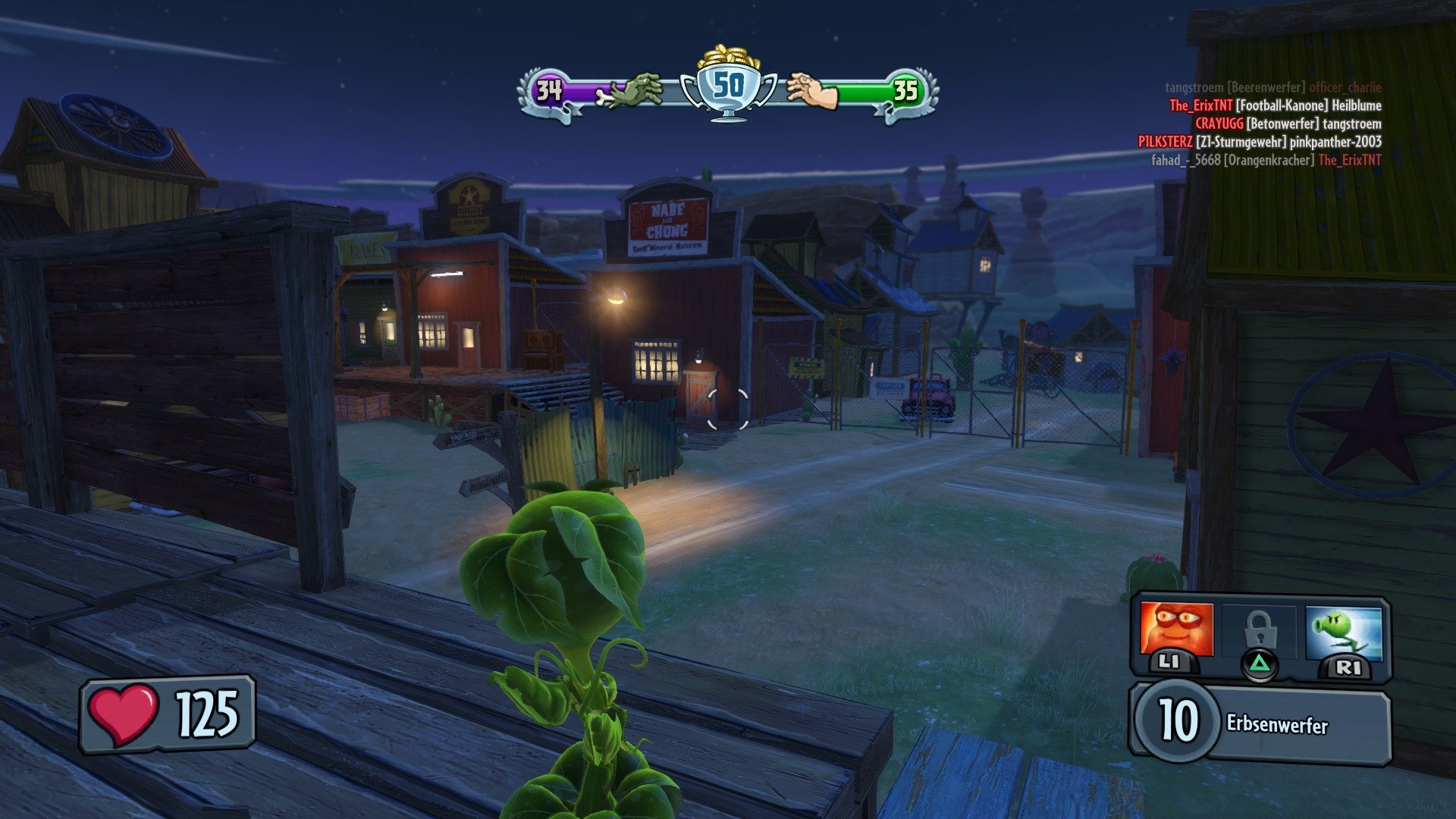Click the zombie hand icon on the scorebar
Screen dimensions: 1456x819
click(x=634, y=89)
